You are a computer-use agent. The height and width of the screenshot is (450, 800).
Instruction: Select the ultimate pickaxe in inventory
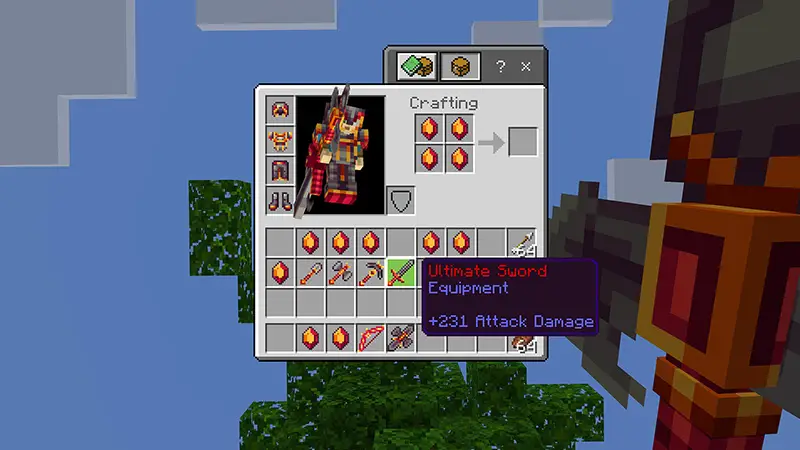[x=371, y=272]
